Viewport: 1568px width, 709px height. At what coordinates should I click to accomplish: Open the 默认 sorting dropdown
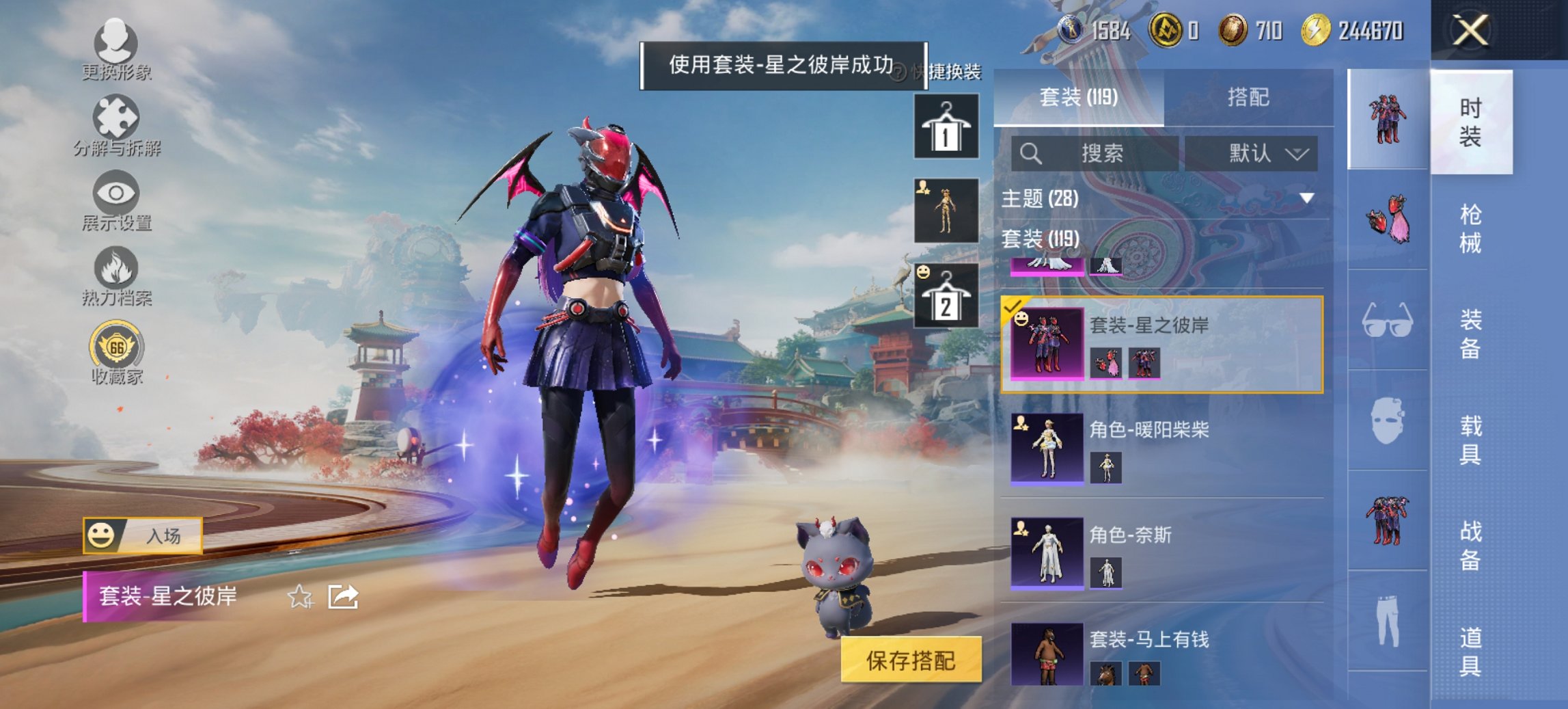point(1254,153)
